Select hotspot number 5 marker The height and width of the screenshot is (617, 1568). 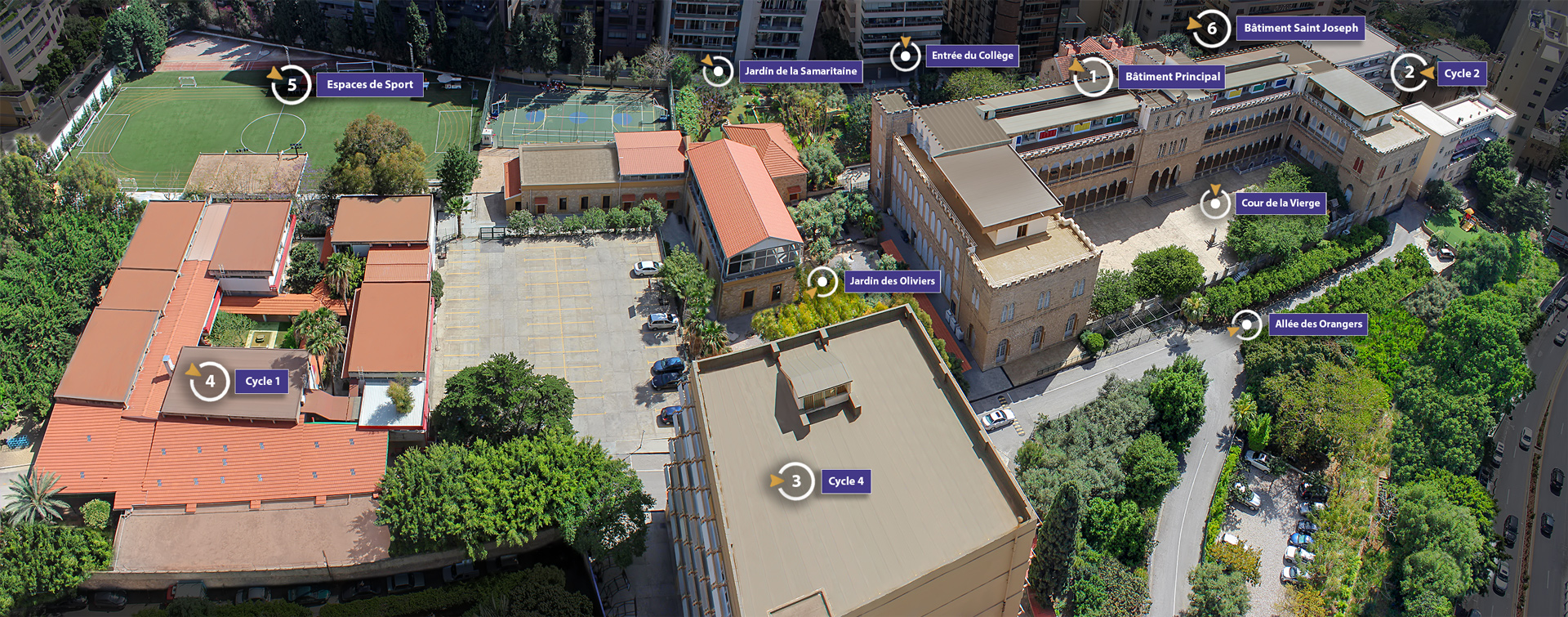292,85
